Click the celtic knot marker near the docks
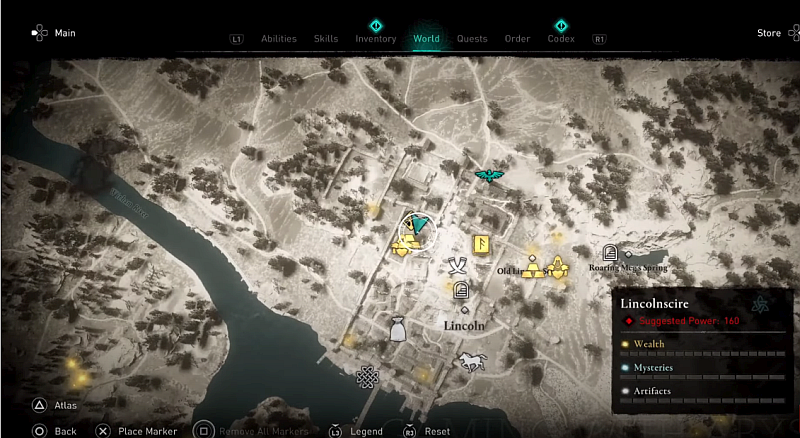The image size is (800, 438). coord(367,377)
